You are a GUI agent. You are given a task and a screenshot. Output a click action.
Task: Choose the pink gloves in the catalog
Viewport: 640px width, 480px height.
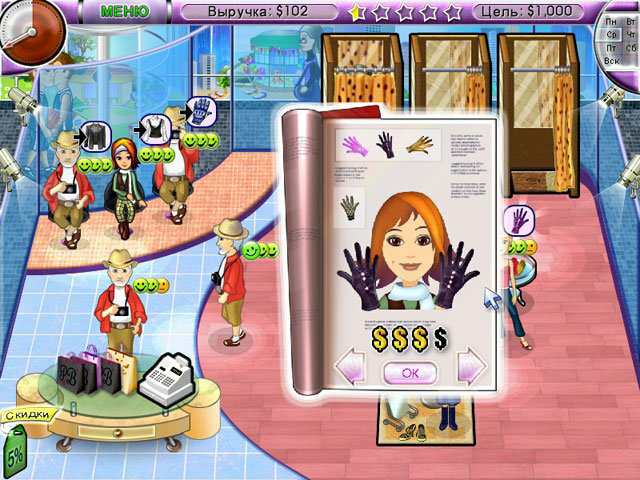[x=356, y=146]
